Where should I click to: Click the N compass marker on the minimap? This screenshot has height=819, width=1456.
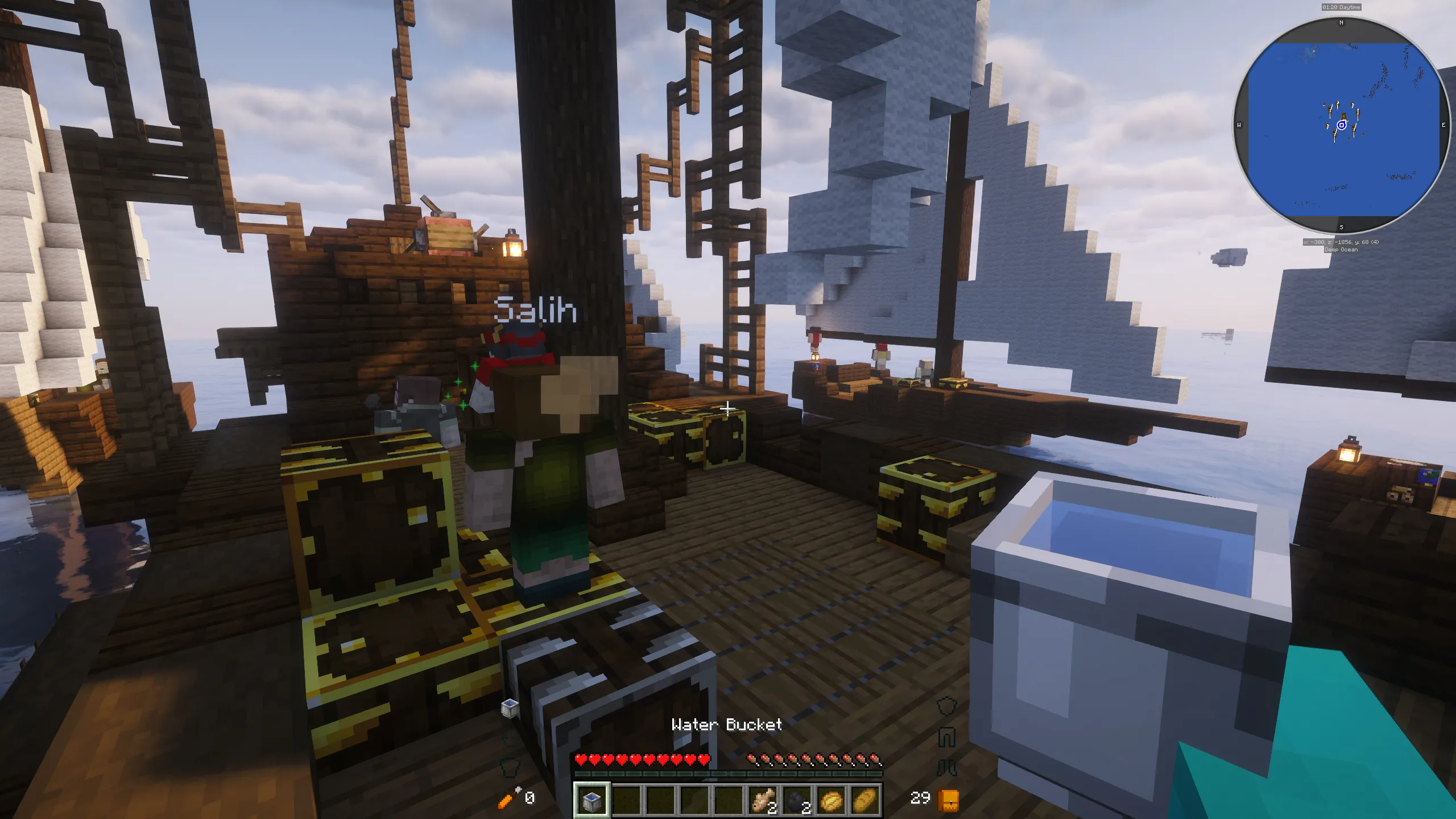click(1341, 22)
